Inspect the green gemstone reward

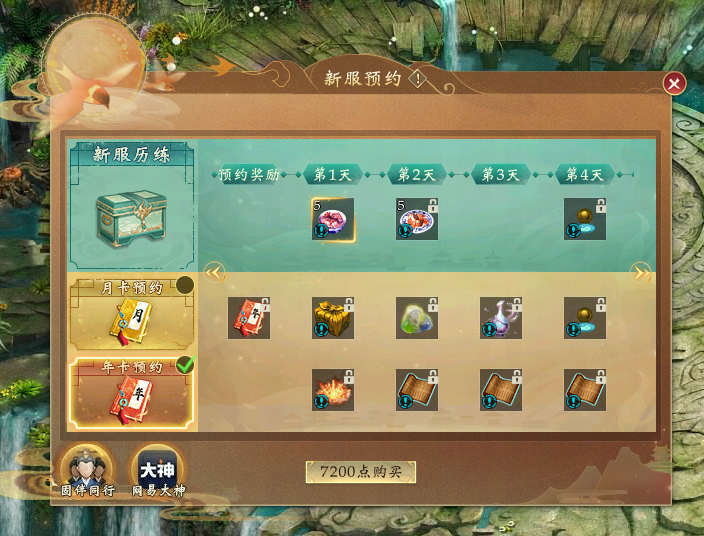[x=417, y=318]
